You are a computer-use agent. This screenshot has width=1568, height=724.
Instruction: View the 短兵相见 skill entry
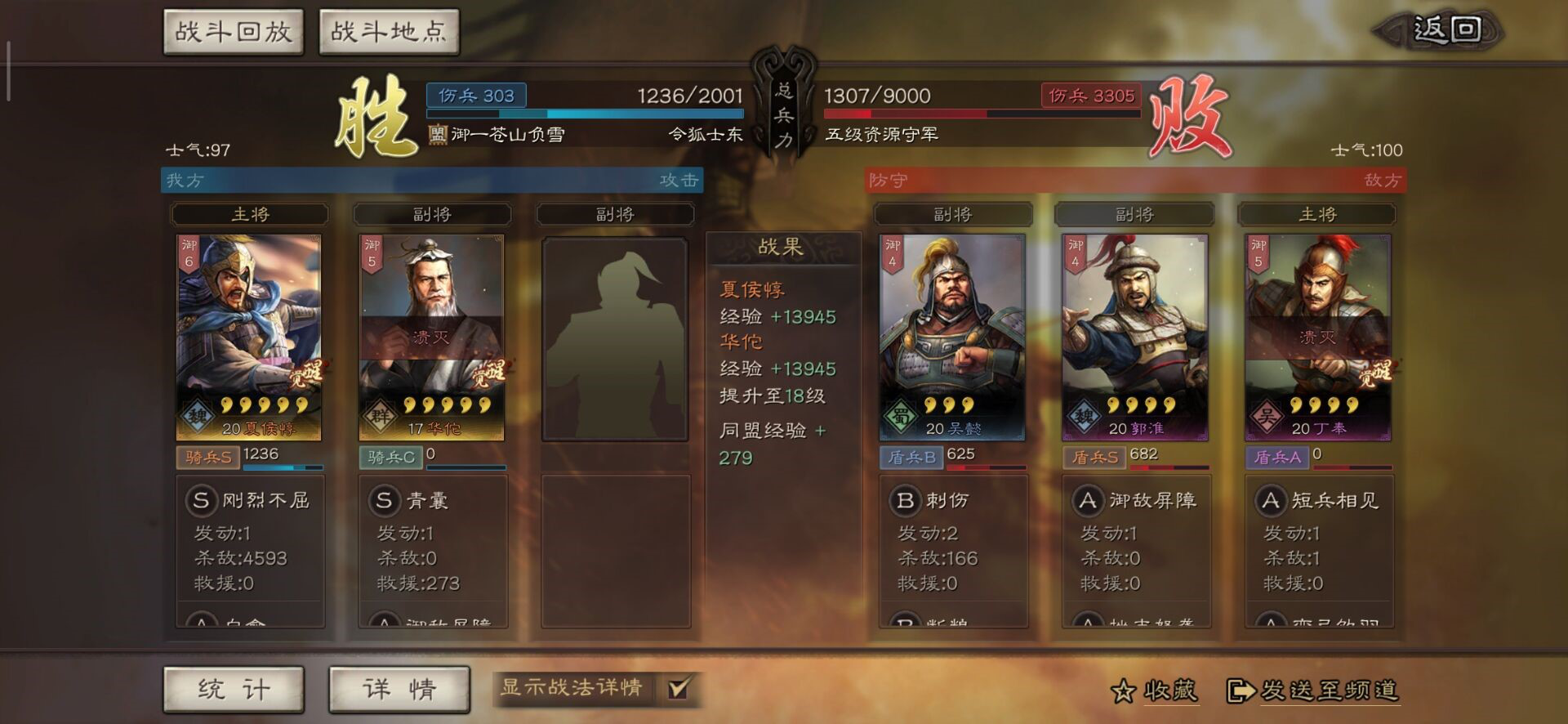[1319, 500]
